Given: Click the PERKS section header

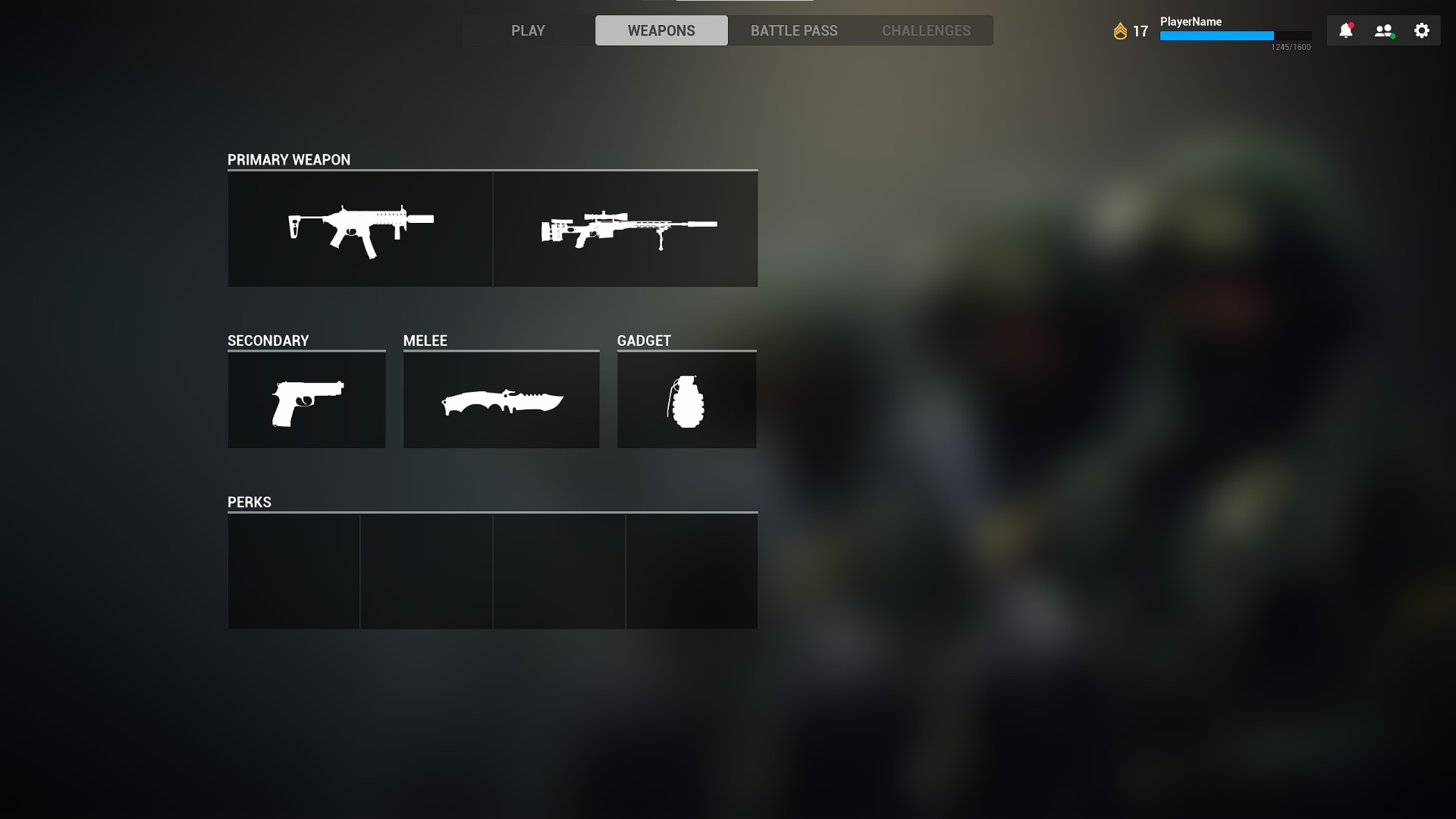Looking at the screenshot, I should [x=249, y=501].
